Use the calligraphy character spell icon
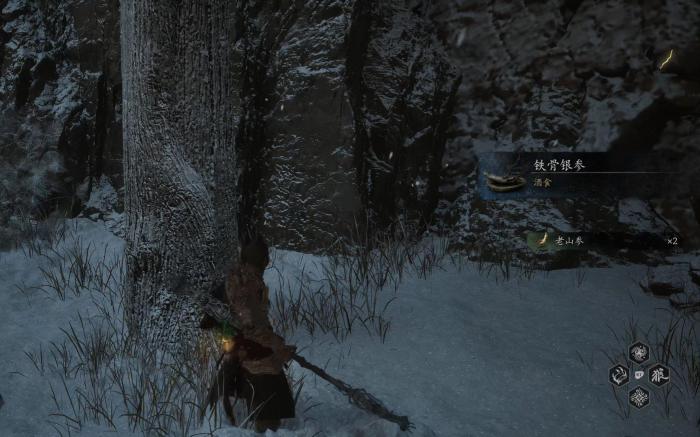 pyautogui.click(x=659, y=375)
